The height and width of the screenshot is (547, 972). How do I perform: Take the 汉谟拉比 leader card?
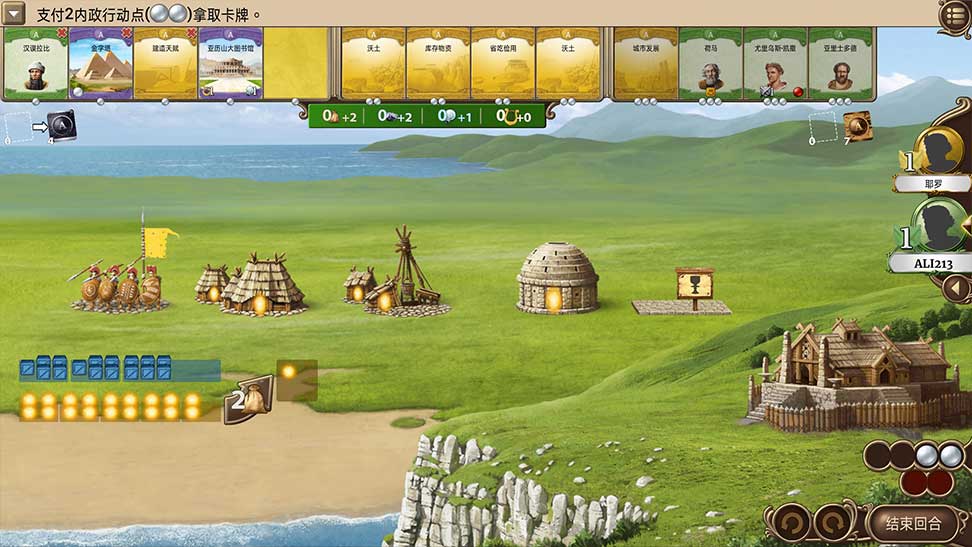coord(35,64)
